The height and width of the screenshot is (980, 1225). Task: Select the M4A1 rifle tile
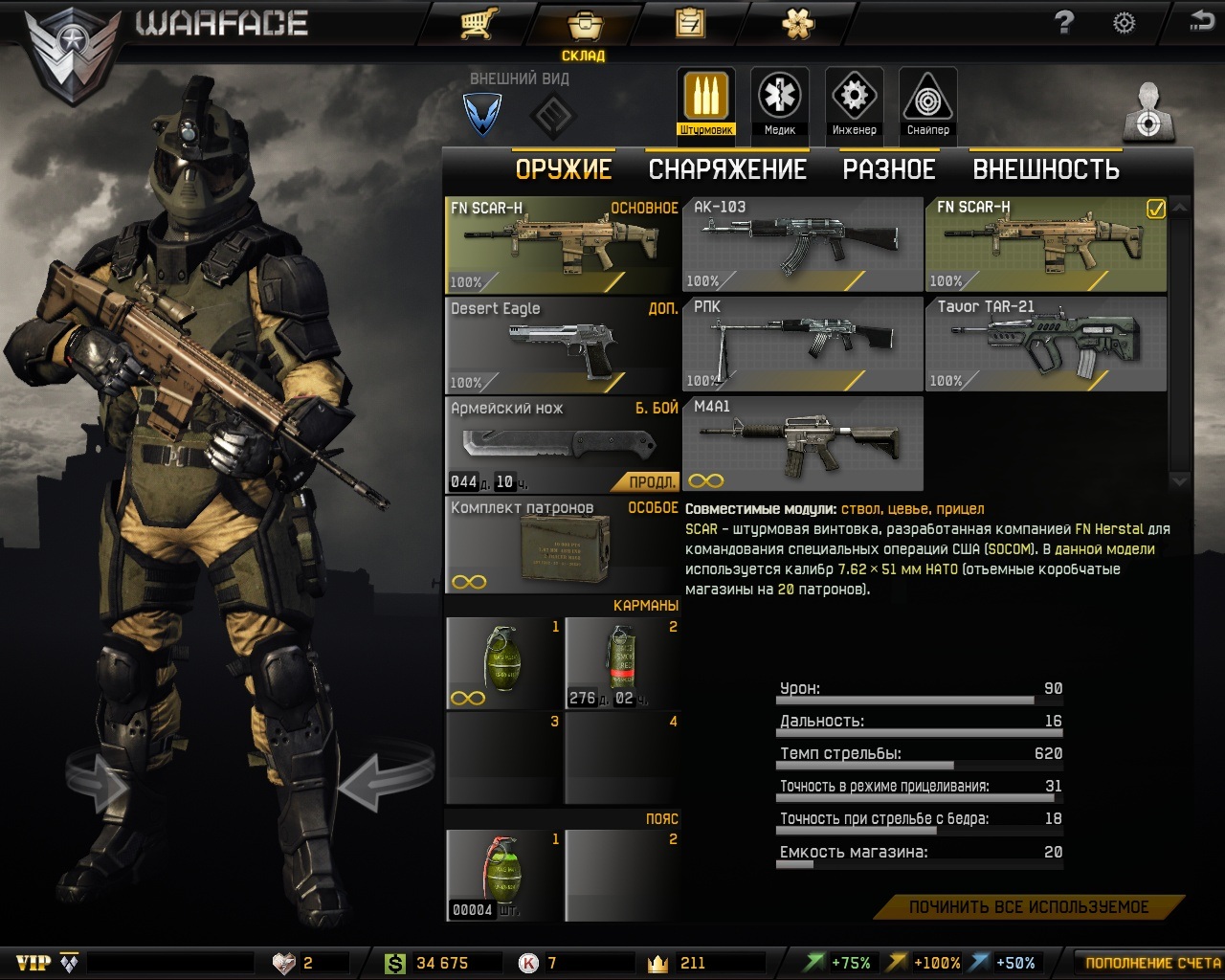click(x=802, y=443)
